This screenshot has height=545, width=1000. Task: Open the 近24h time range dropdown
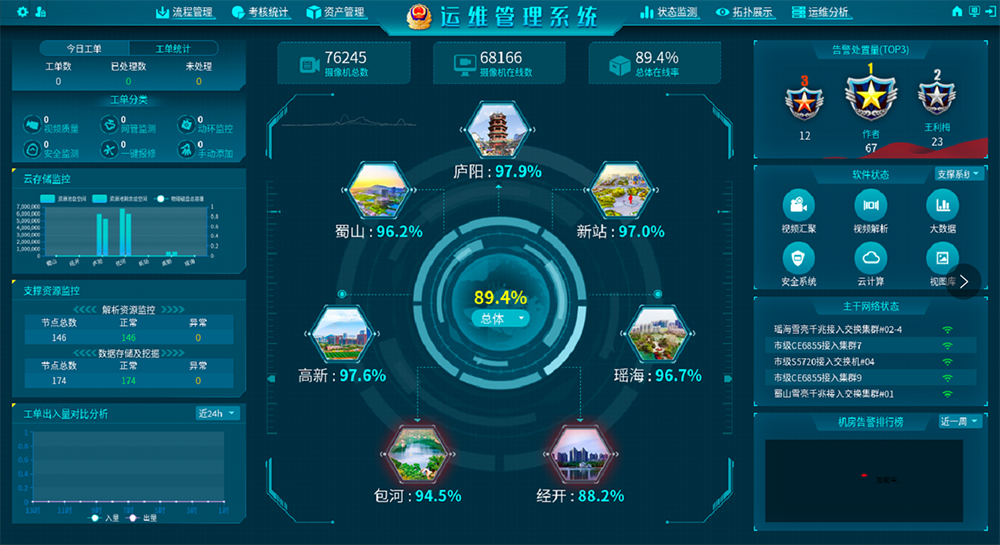218,413
